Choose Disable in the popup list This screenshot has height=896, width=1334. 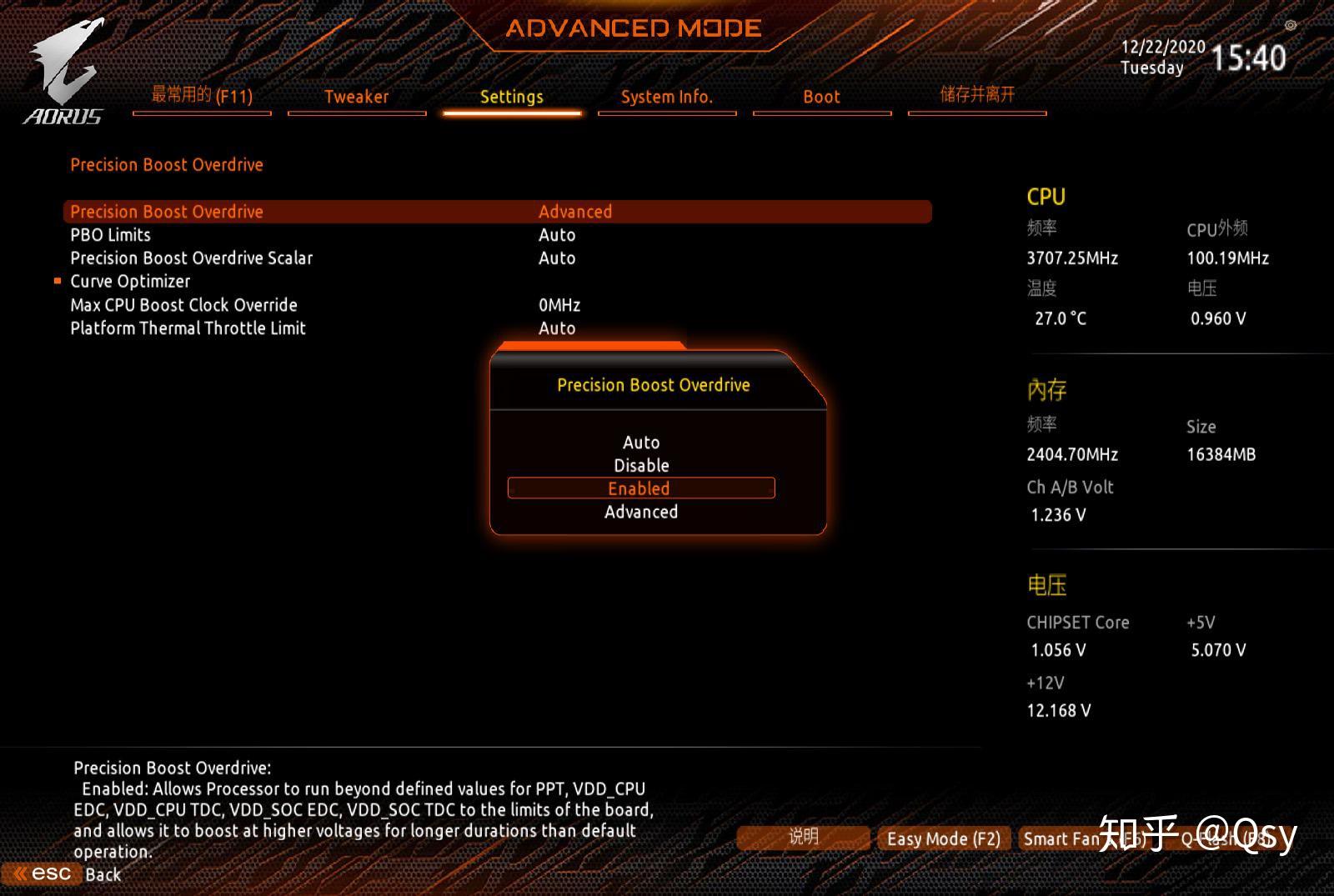[640, 465]
